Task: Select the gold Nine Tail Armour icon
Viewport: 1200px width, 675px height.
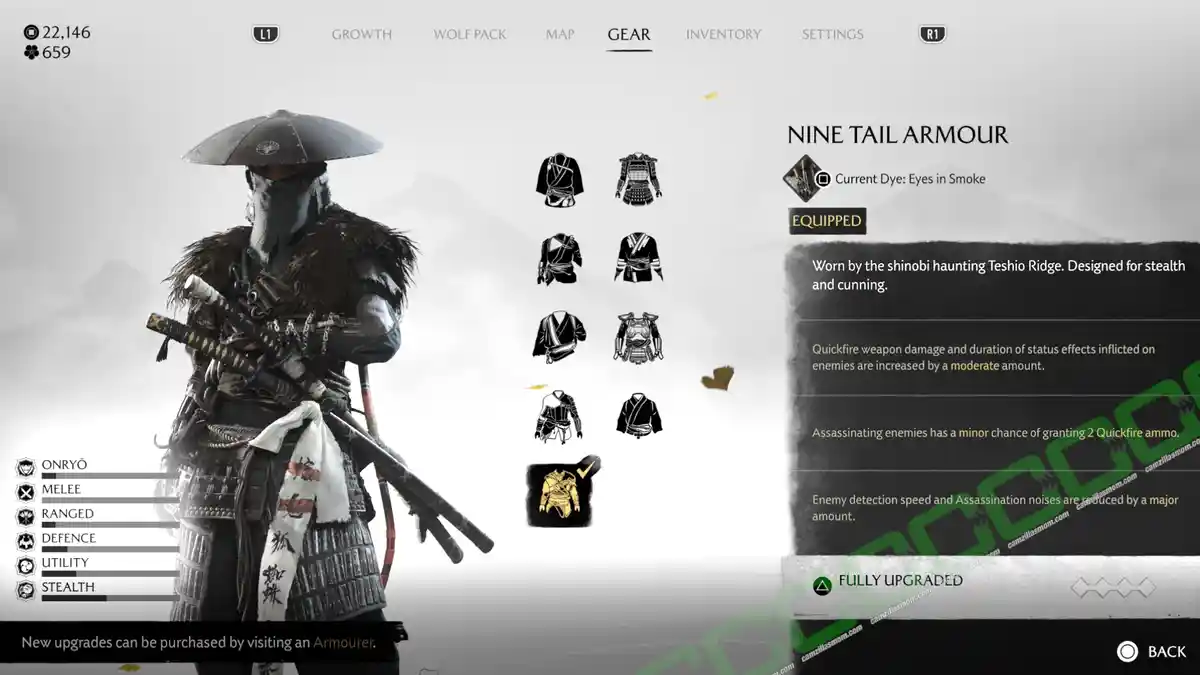Action: tap(558, 493)
